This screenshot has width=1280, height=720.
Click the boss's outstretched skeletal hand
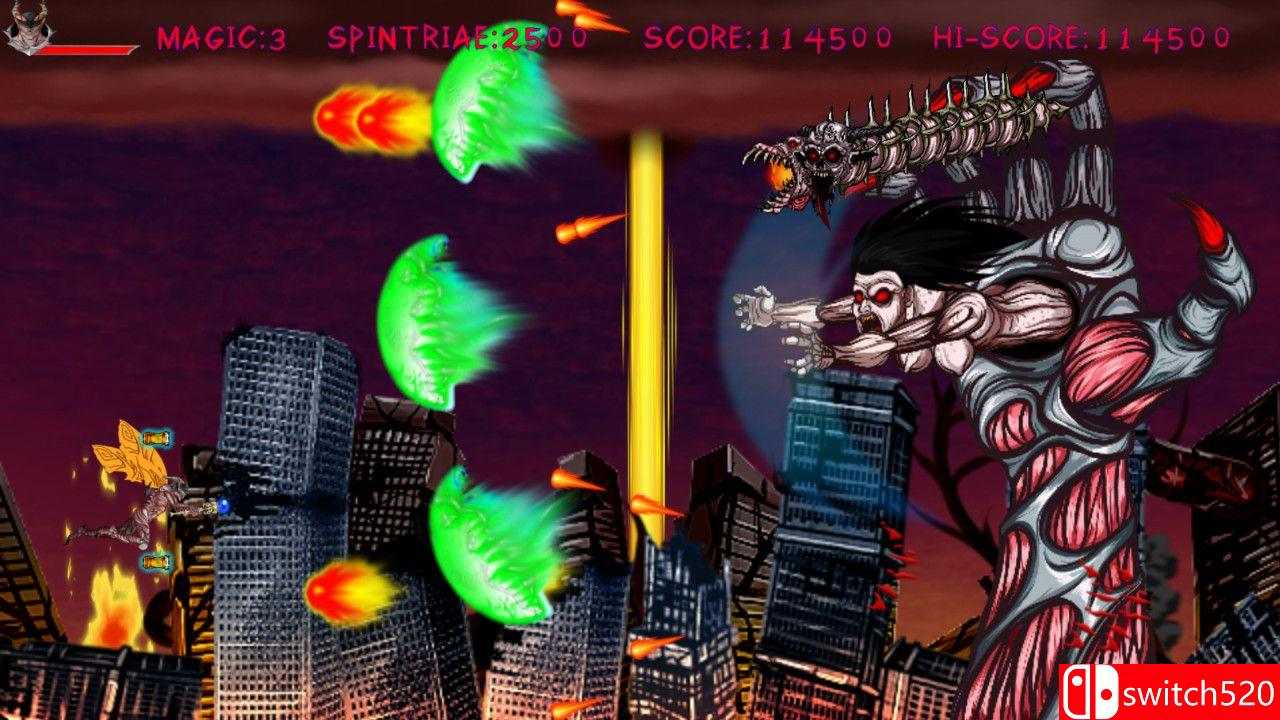coord(753,305)
